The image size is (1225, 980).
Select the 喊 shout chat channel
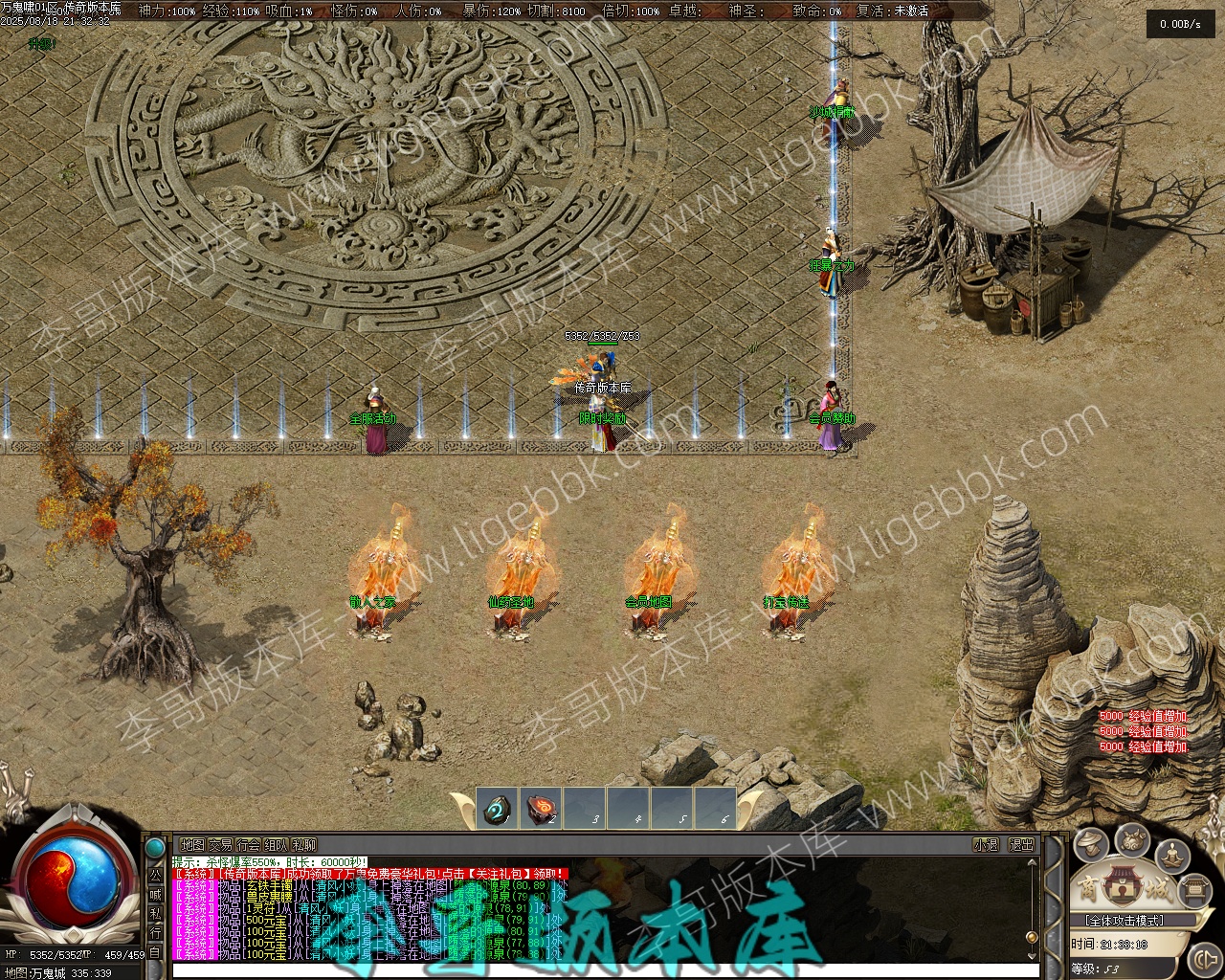[155, 894]
